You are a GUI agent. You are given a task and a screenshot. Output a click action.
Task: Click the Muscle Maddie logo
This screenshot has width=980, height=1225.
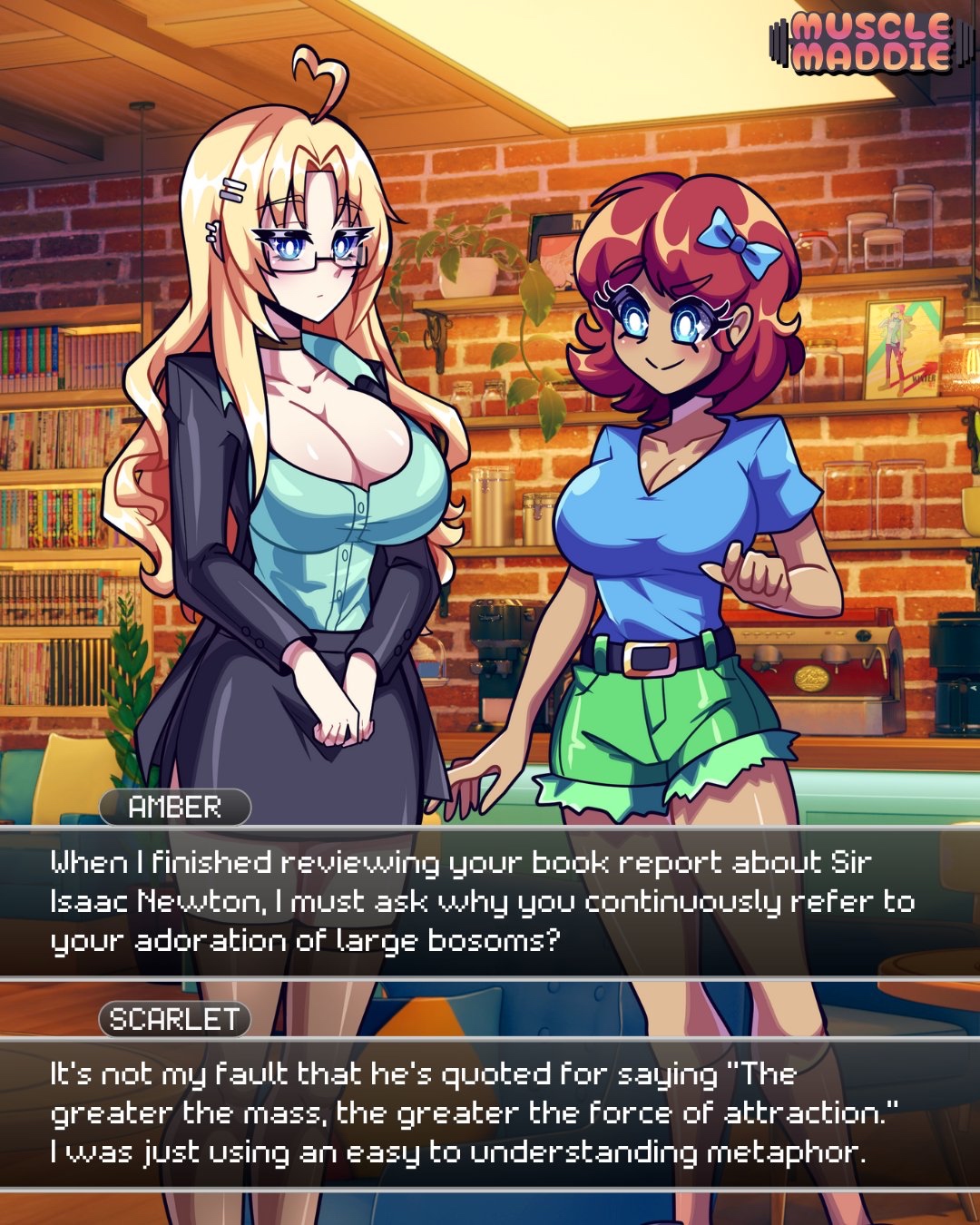[862, 42]
